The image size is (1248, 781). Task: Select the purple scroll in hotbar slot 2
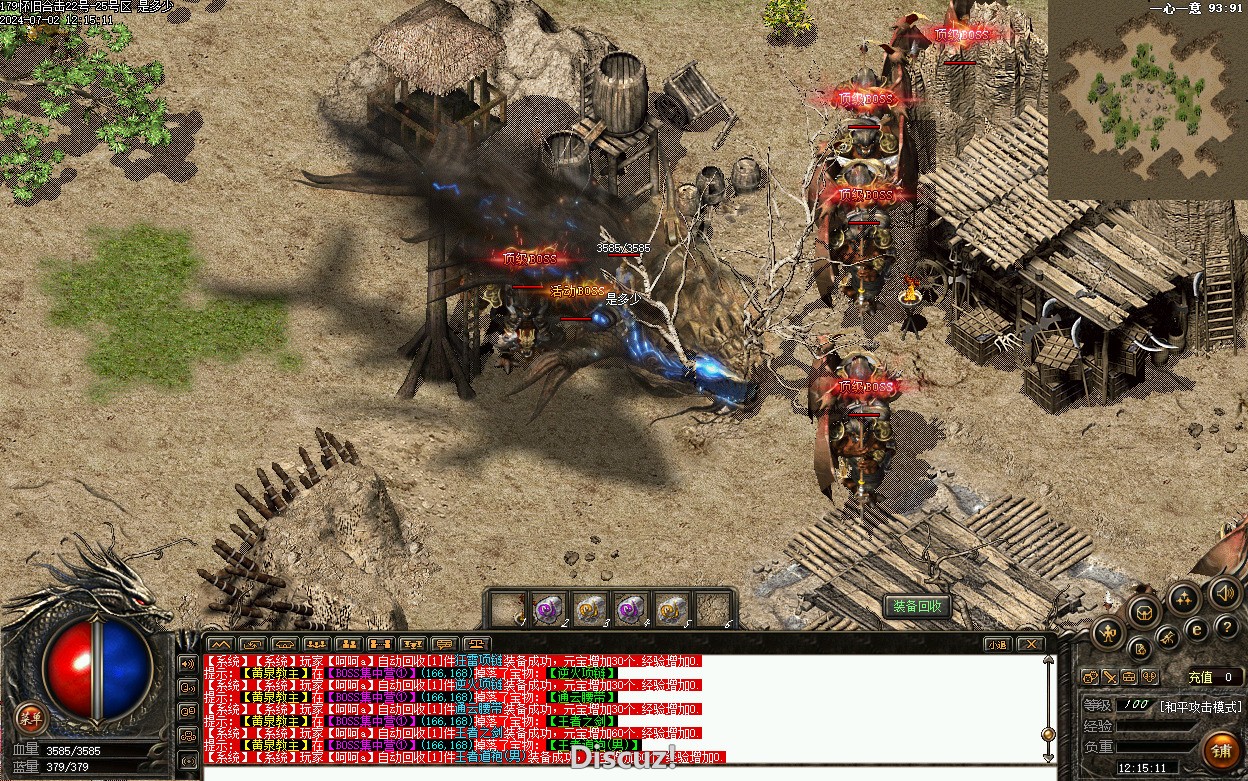point(547,609)
